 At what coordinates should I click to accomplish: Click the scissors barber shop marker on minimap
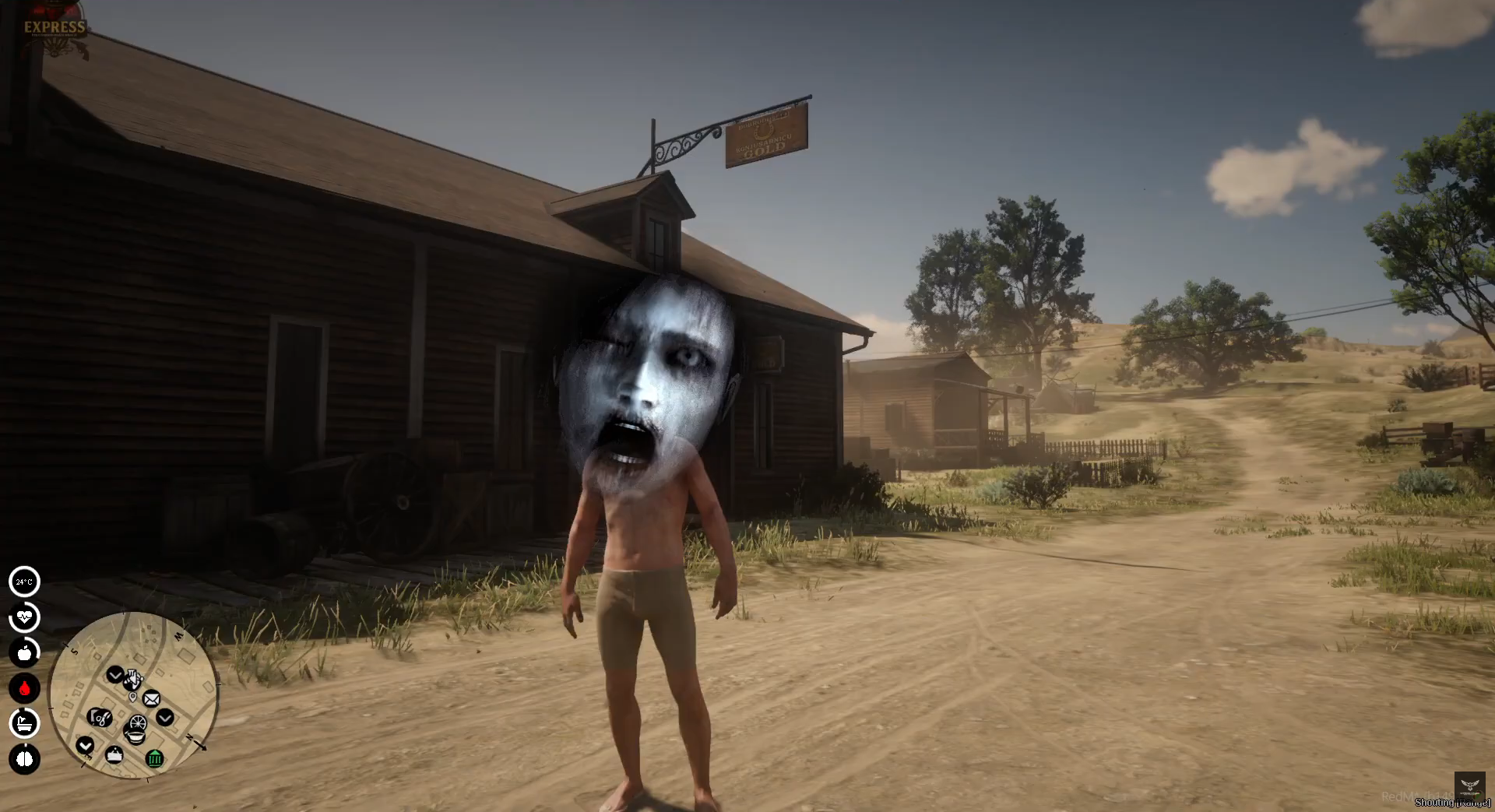click(x=99, y=717)
